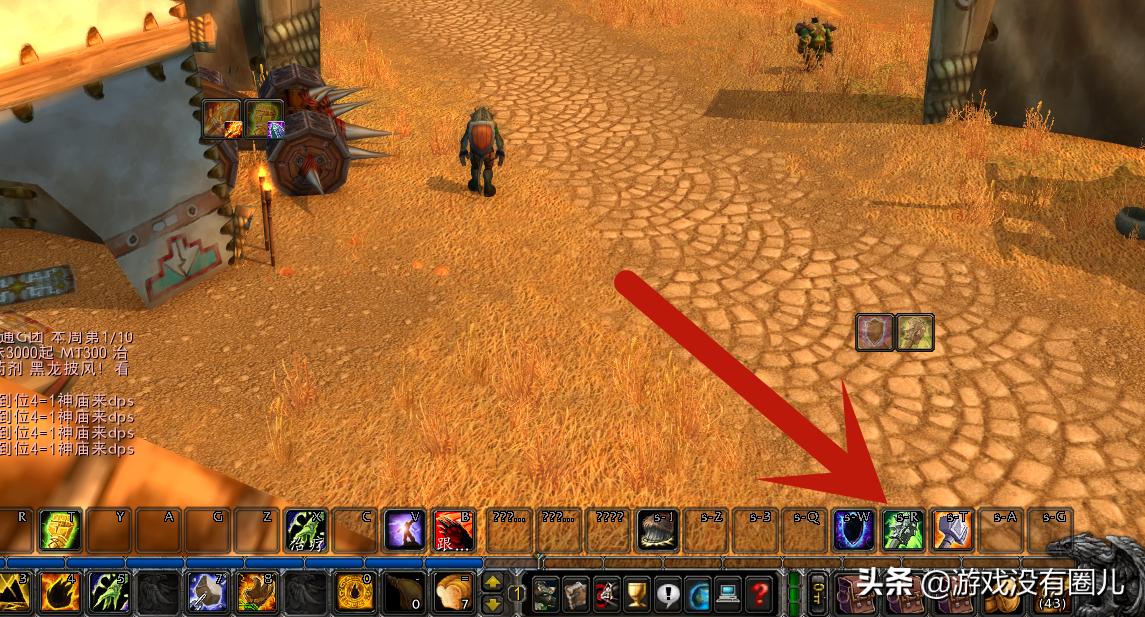Open the quest log goblet button
Viewport: 1145px width, 617px height.
point(637,594)
